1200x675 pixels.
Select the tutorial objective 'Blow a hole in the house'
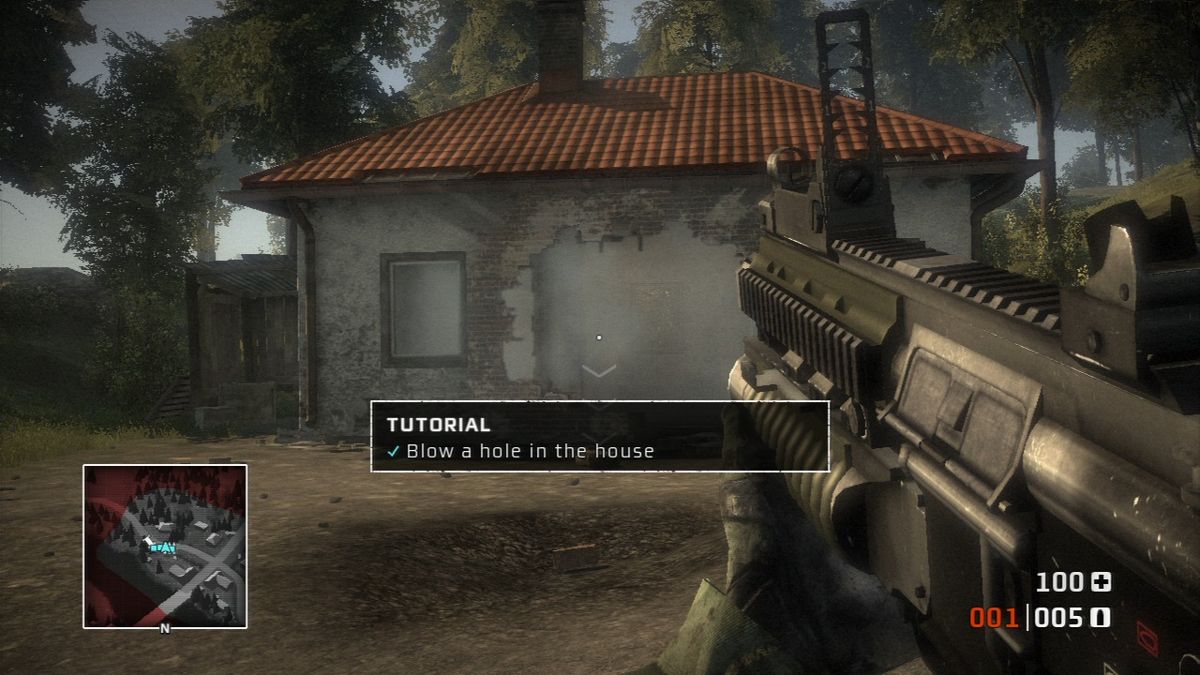pyautogui.click(x=530, y=451)
